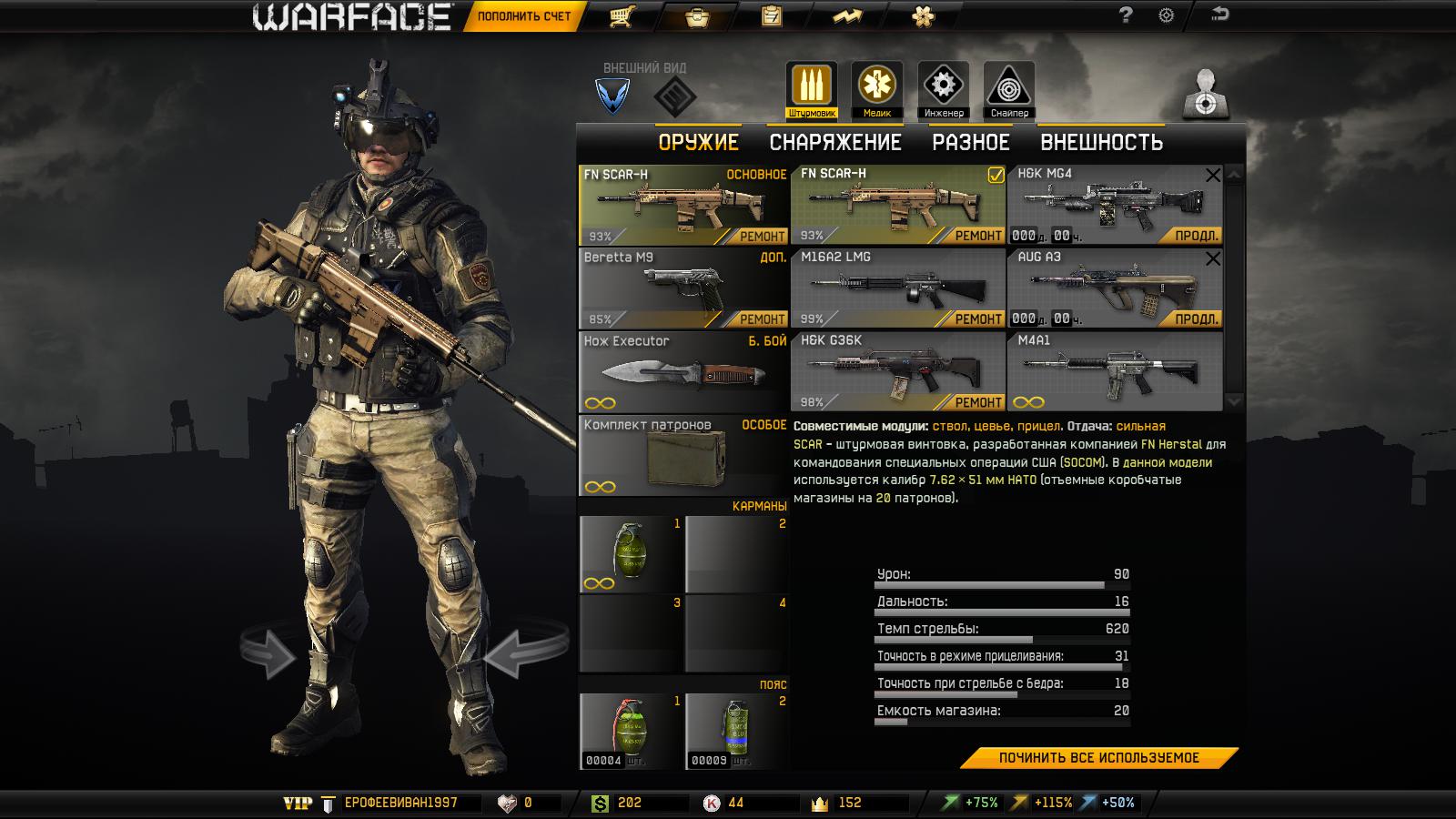Click ПОЧИНИТЬ ВСЕ ИСПОЛЬЗУЕМОЕ repair button
This screenshot has height=819, width=1456.
pos(1098,758)
